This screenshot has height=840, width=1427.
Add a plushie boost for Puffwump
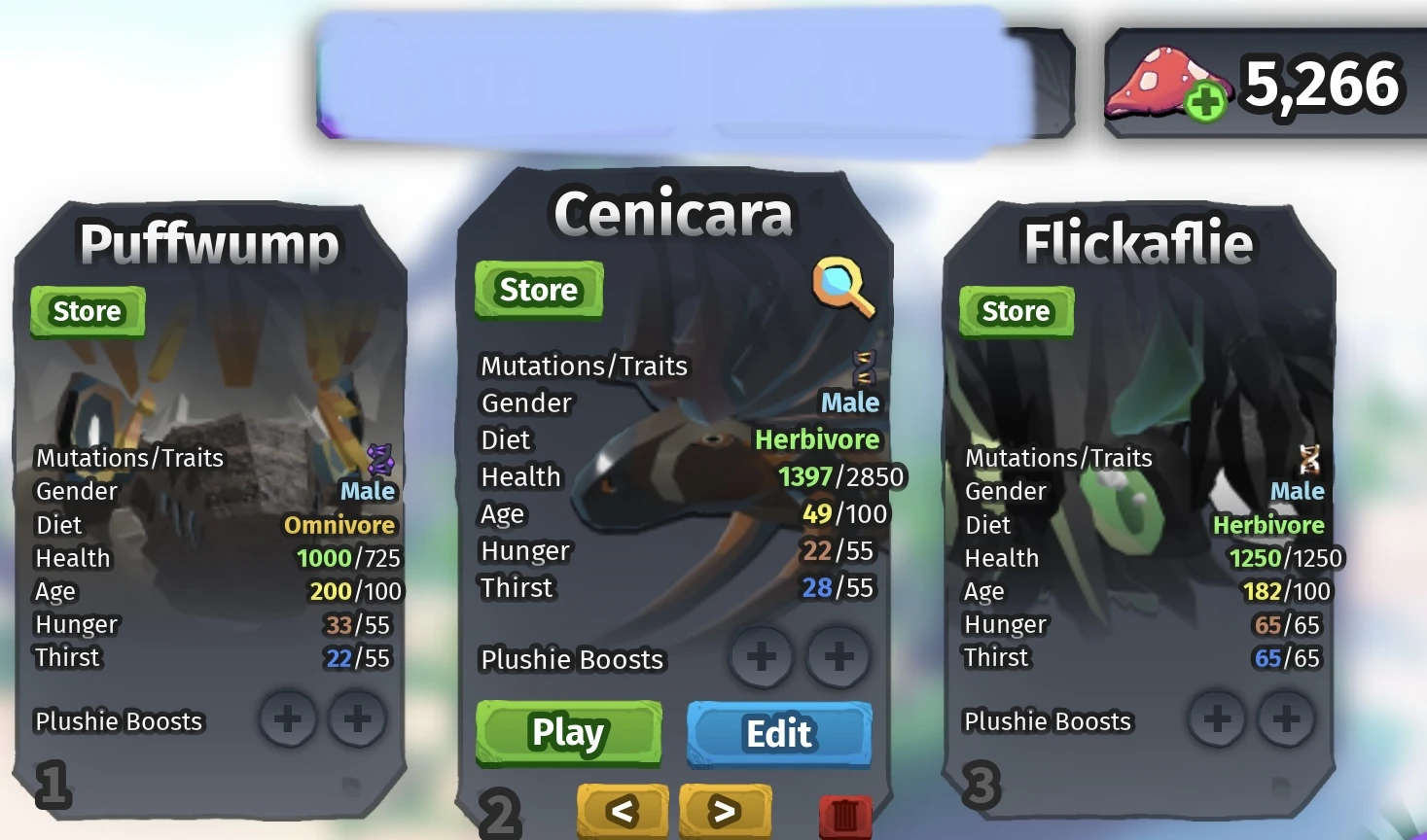[x=288, y=720]
